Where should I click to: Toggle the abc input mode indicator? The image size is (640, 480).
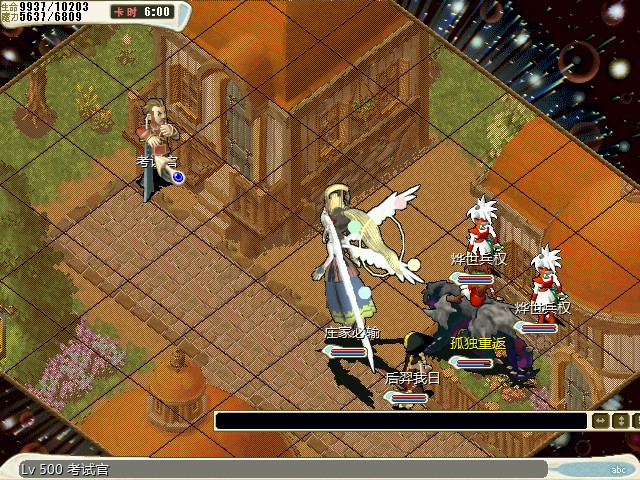tap(617, 468)
